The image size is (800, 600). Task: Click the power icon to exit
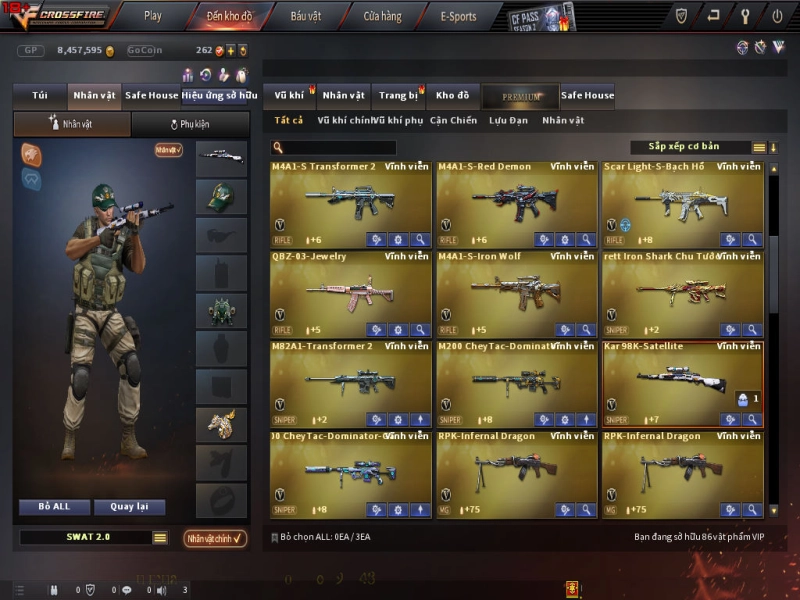pos(777,16)
